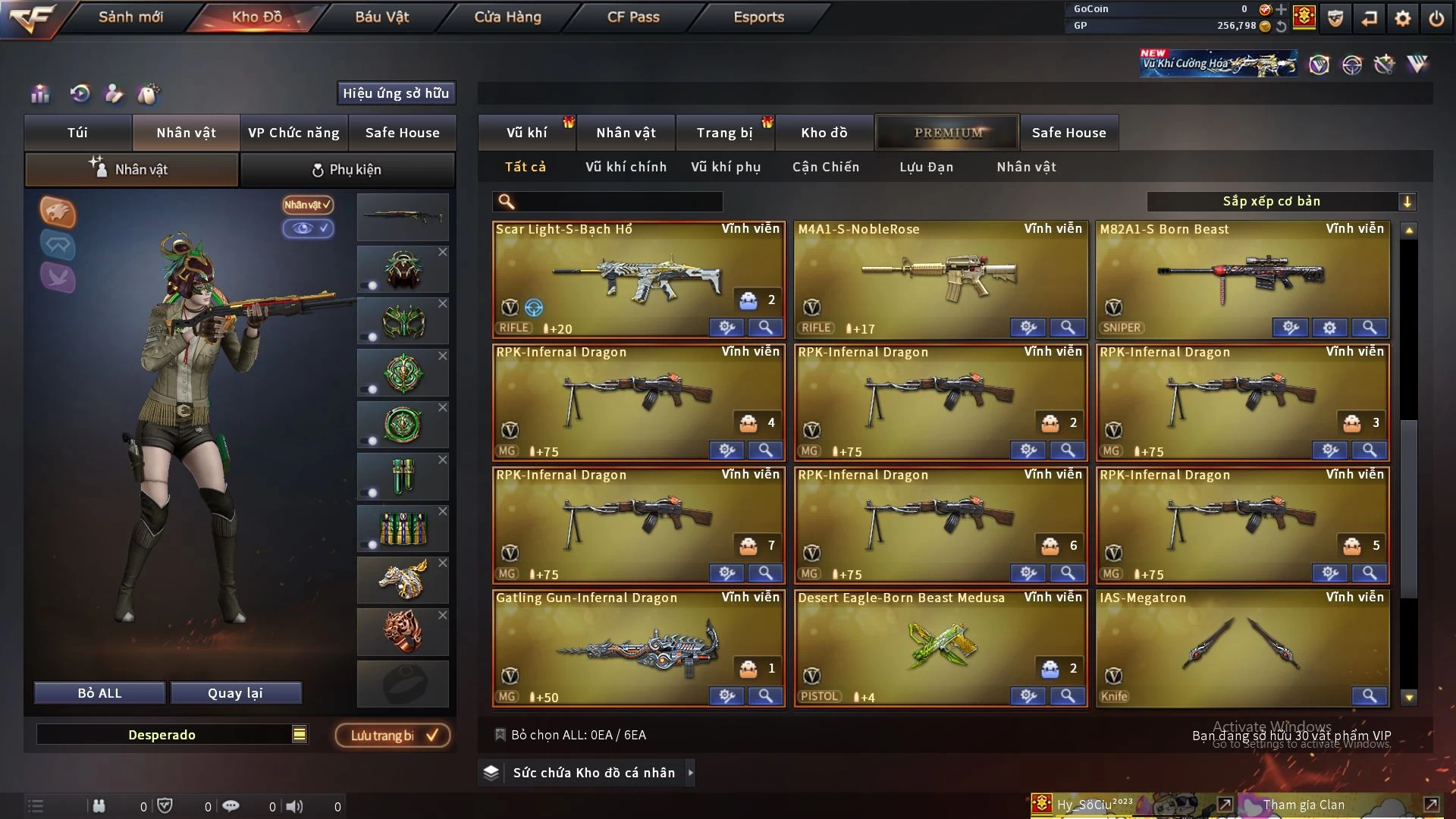Viewport: 1456px width, 819px height.
Task: Select the Scar Light-S-Bạch Hổ rifle
Action: coord(637,278)
